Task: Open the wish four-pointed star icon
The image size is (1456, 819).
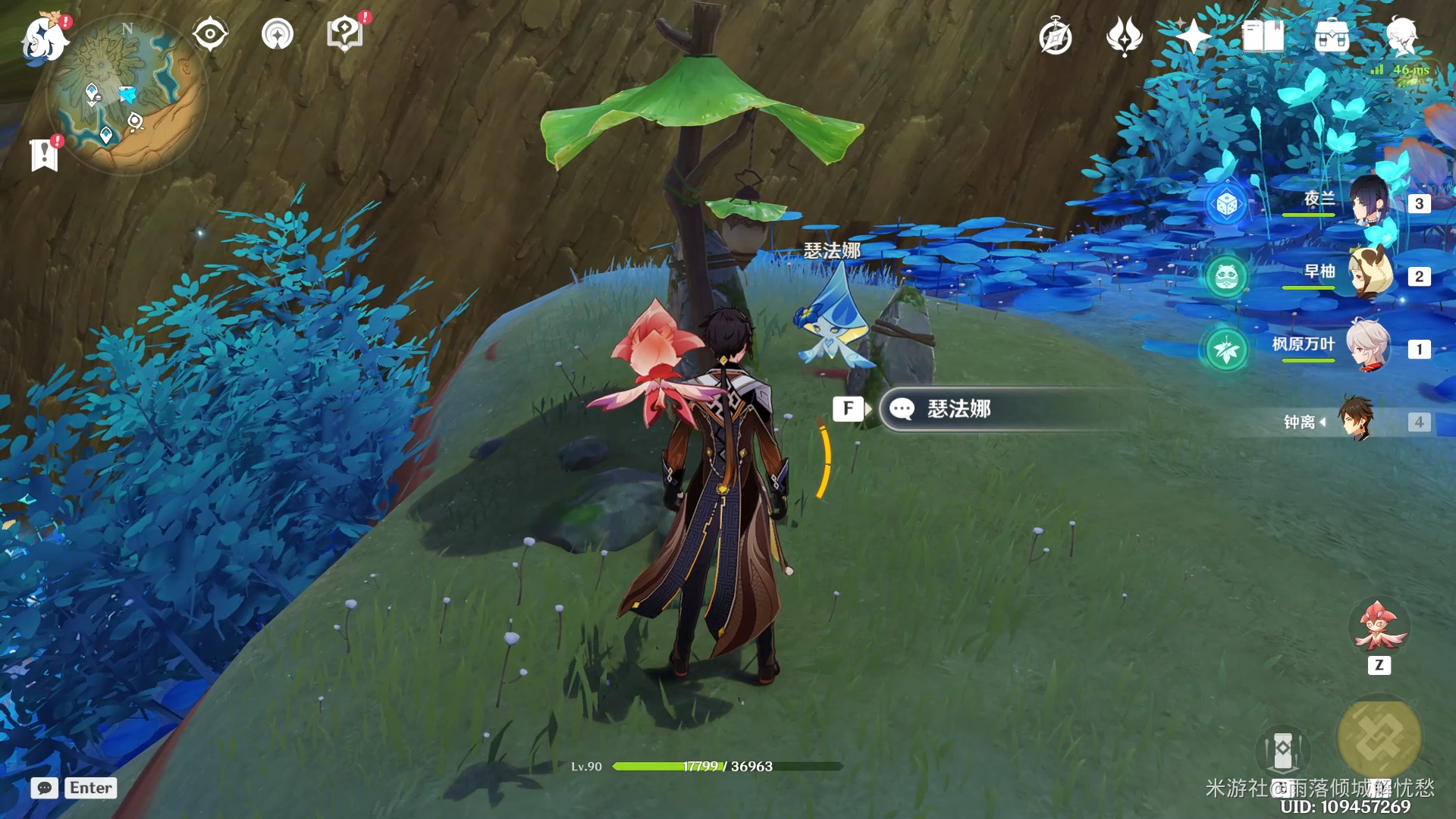Action: pyautogui.click(x=1192, y=36)
